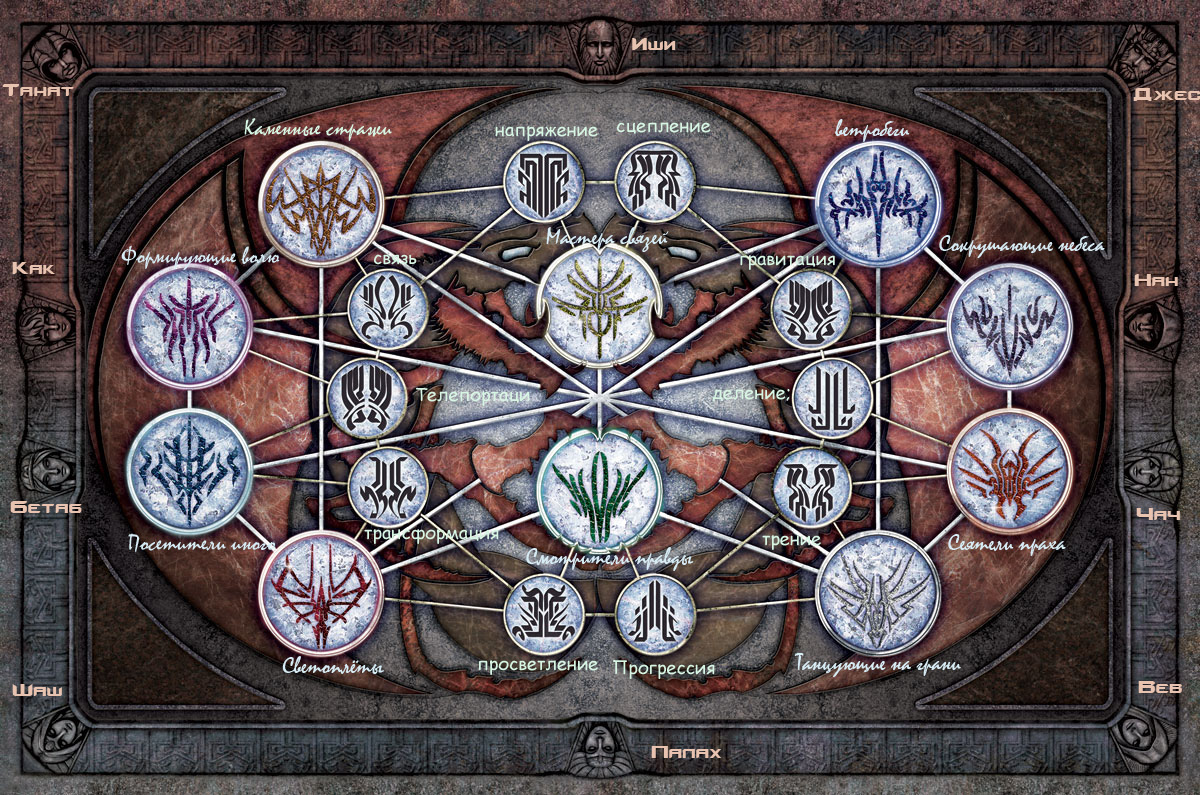The width and height of the screenshot is (1200, 795).
Task: Select the Прогрессия surge glyph
Action: 655,612
